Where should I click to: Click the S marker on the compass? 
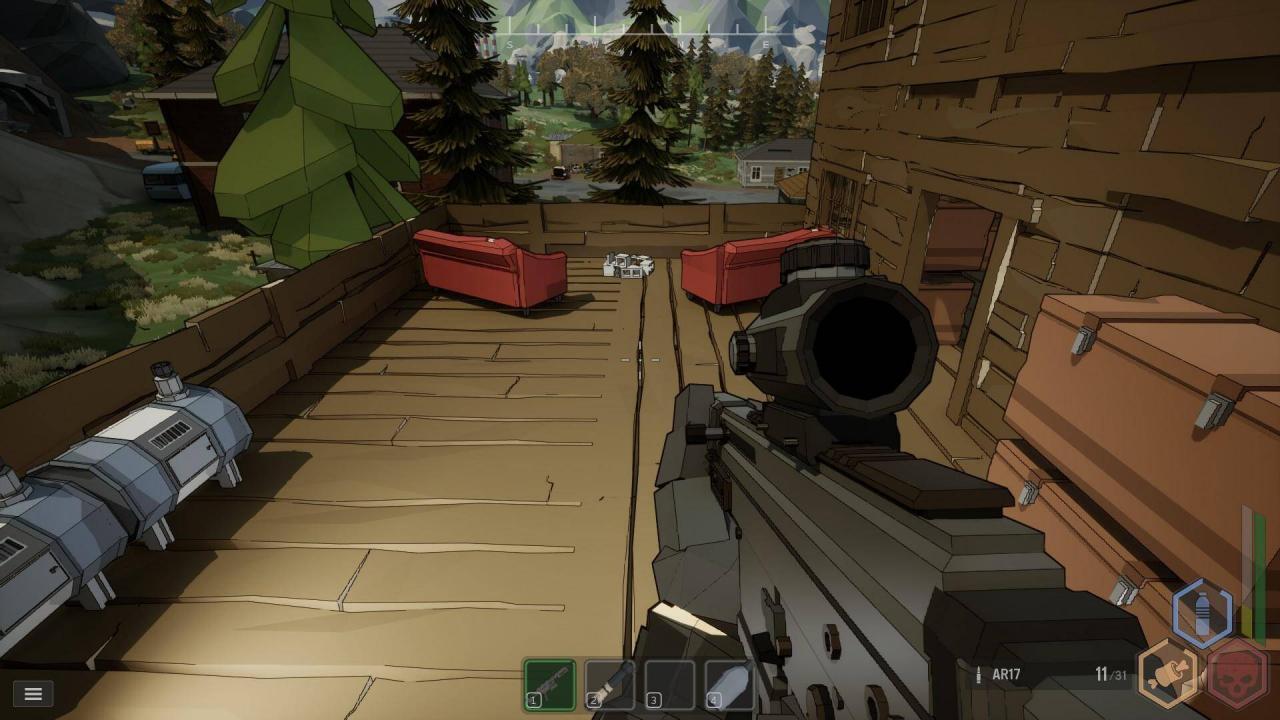(510, 43)
